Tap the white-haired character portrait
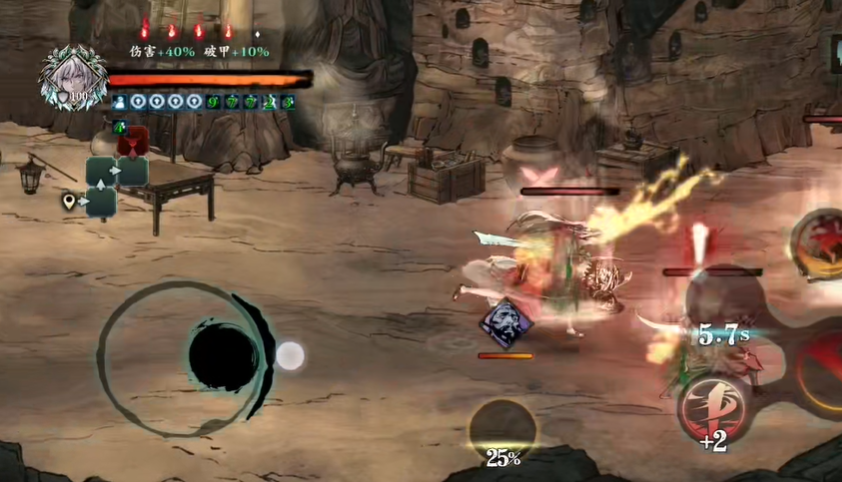 73,77
